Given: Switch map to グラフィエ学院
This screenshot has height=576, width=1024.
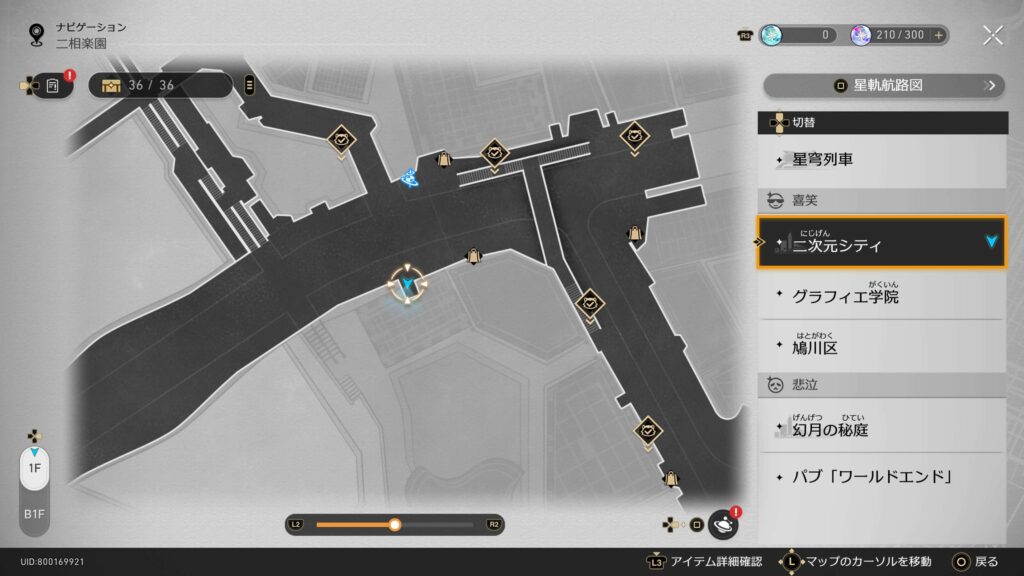Looking at the screenshot, I should pyautogui.click(x=880, y=296).
